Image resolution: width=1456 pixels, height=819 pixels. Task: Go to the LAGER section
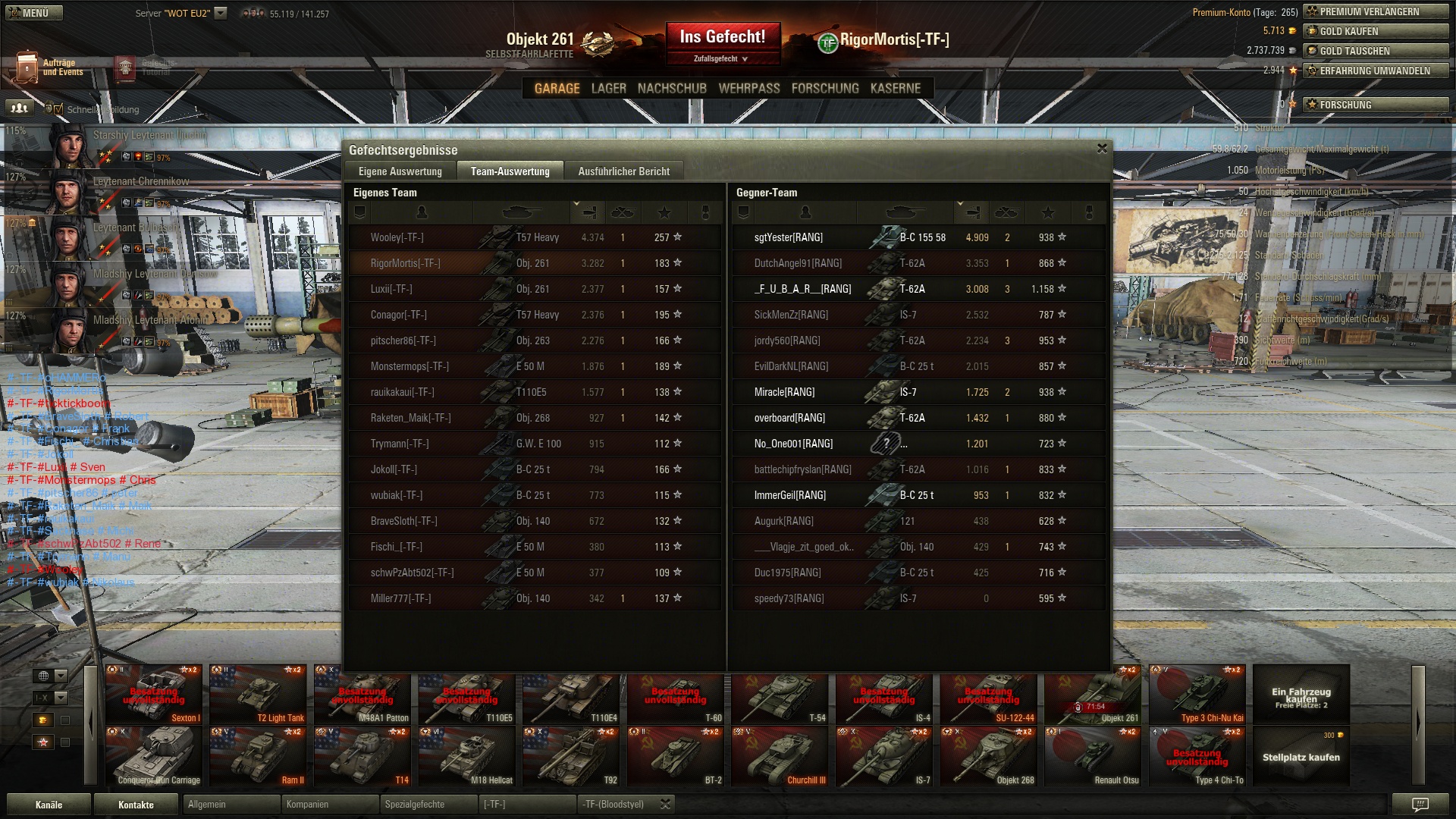(608, 89)
